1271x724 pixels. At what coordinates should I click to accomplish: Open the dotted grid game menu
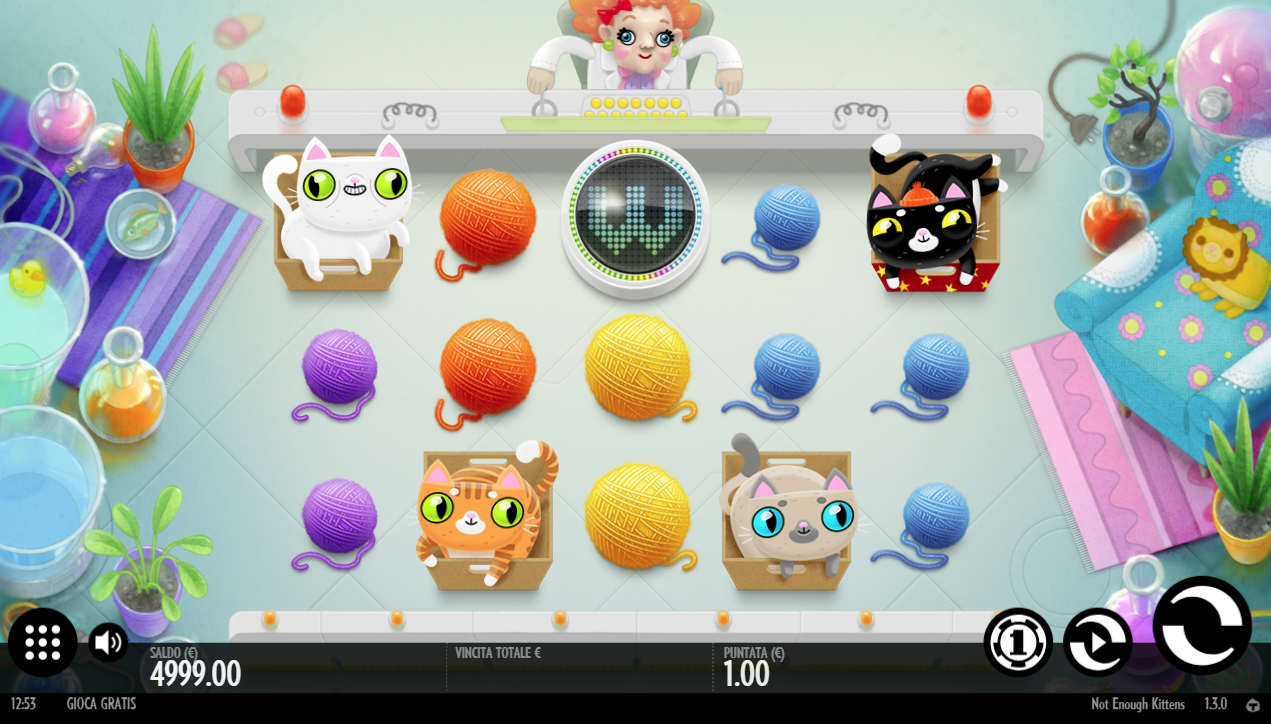[x=43, y=642]
